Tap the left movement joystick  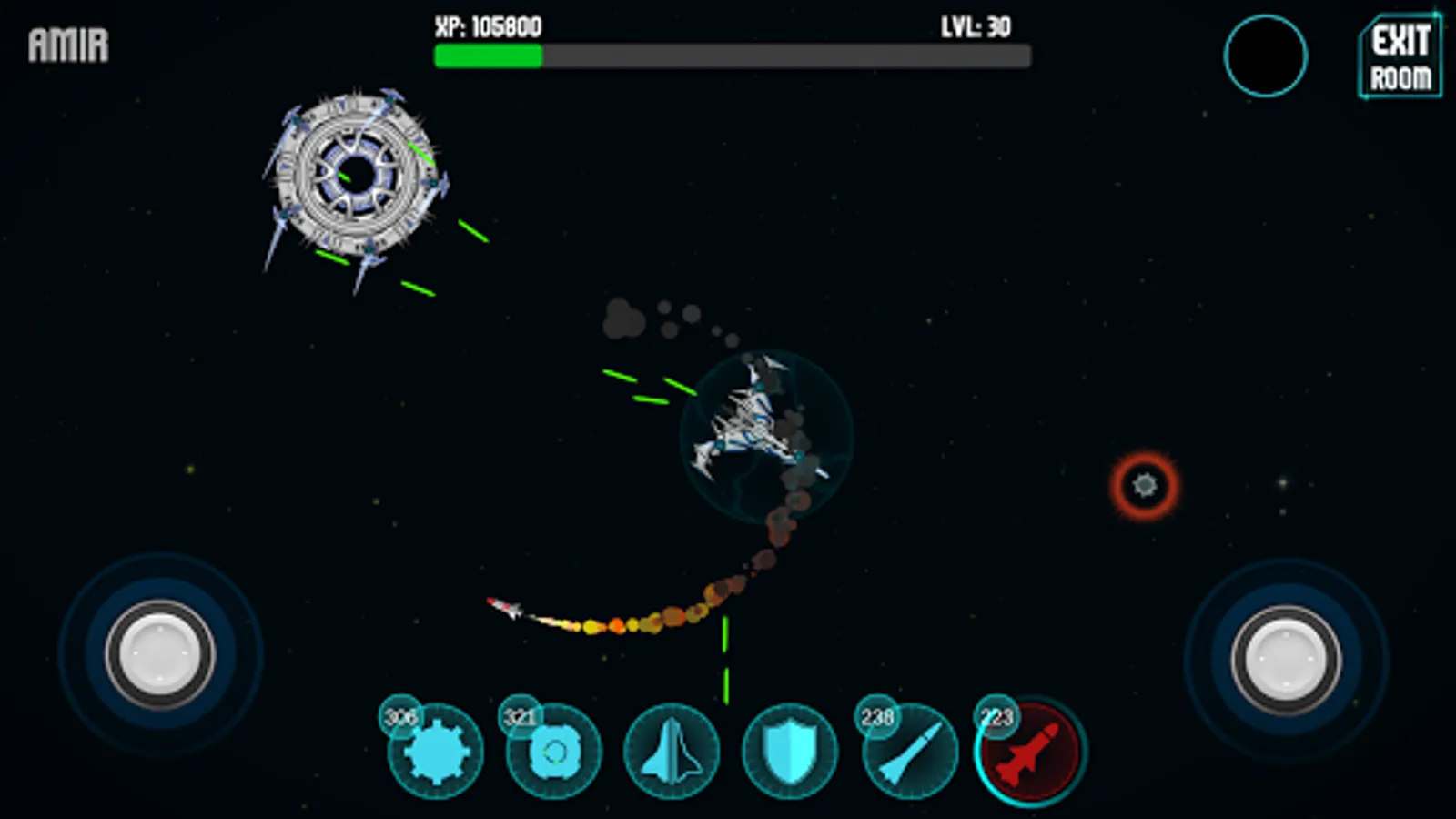tap(160, 654)
